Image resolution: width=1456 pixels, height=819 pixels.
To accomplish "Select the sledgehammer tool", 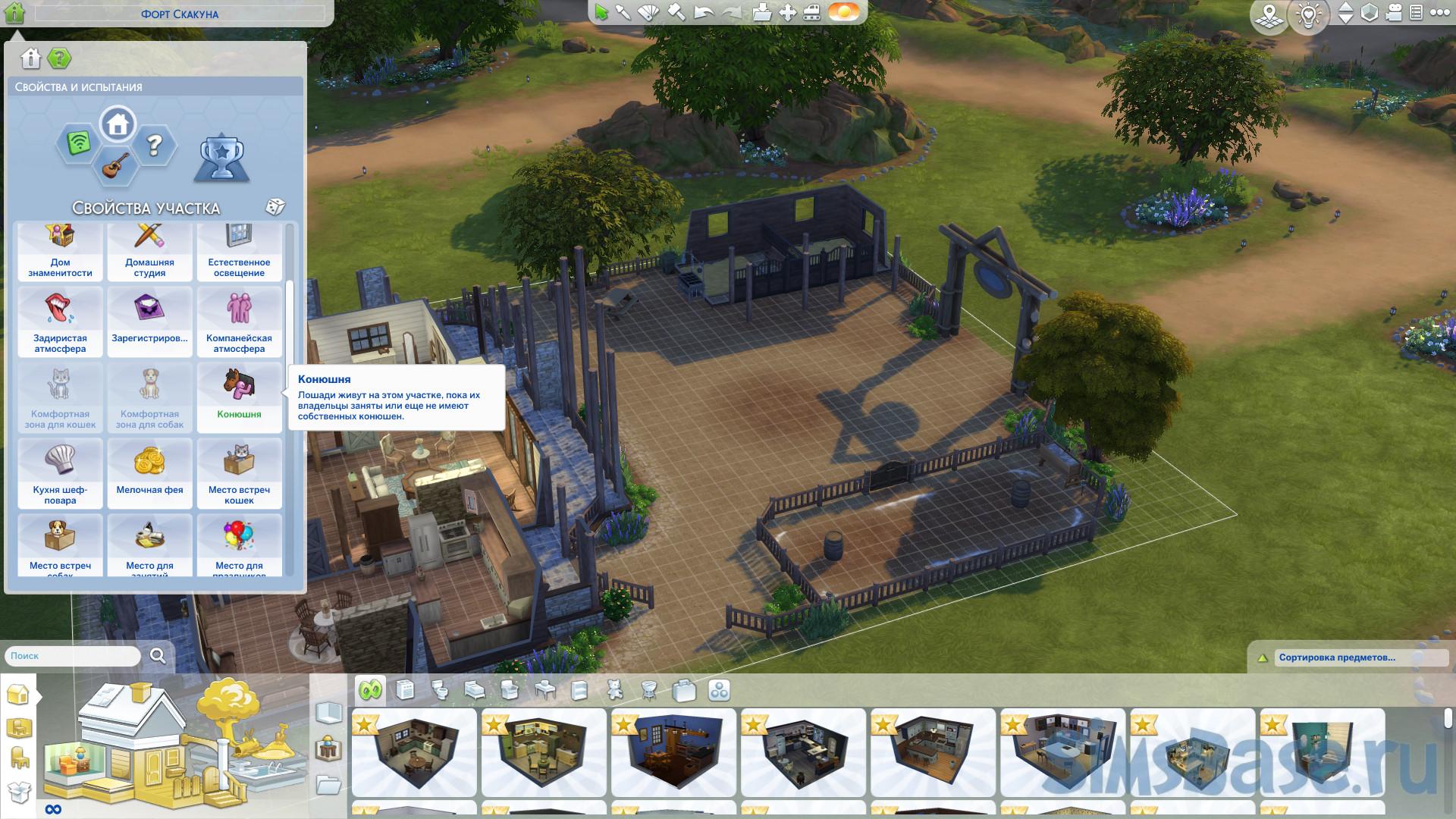I will point(676,13).
